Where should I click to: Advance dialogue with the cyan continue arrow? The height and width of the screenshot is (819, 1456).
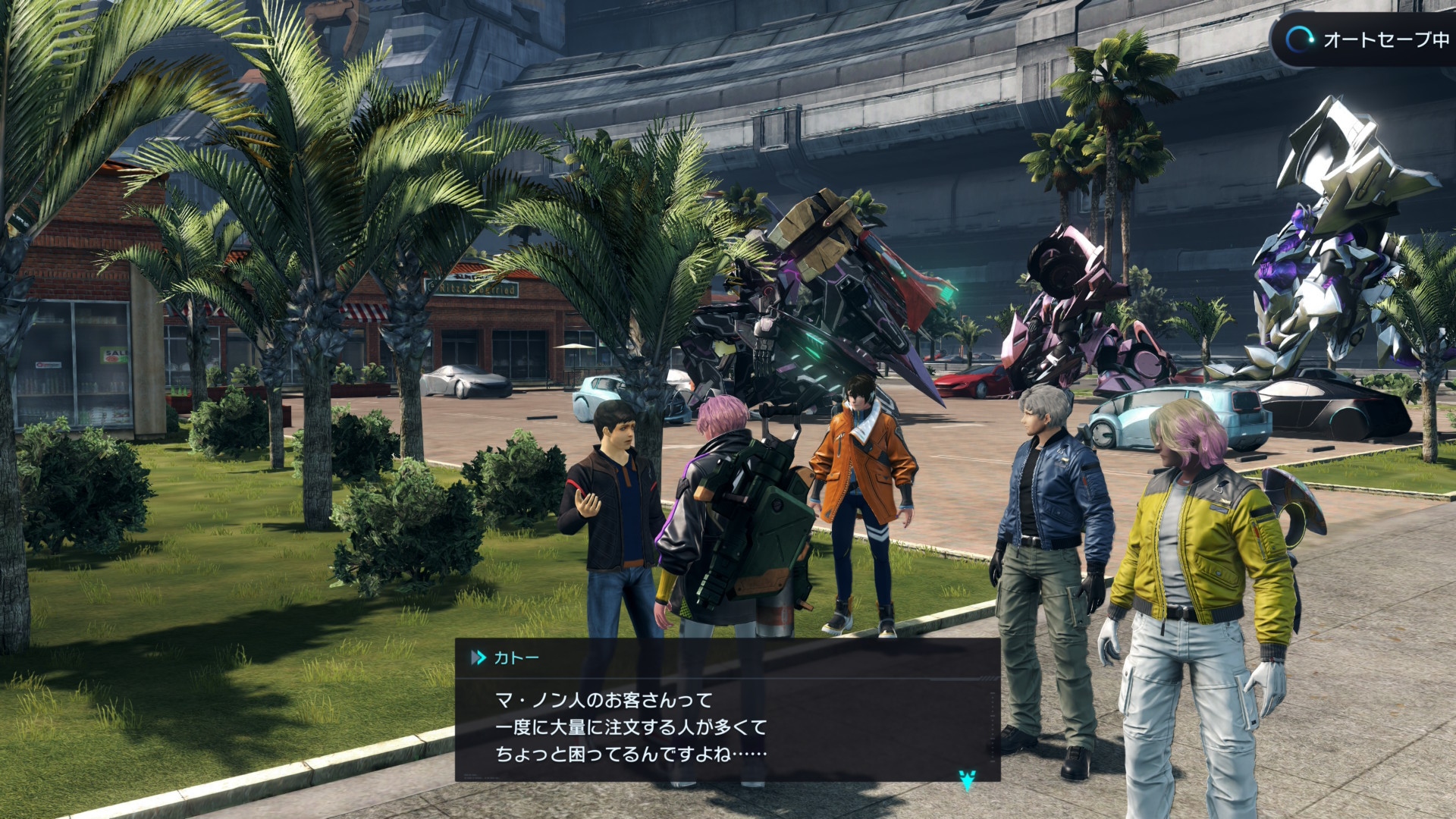tap(967, 779)
